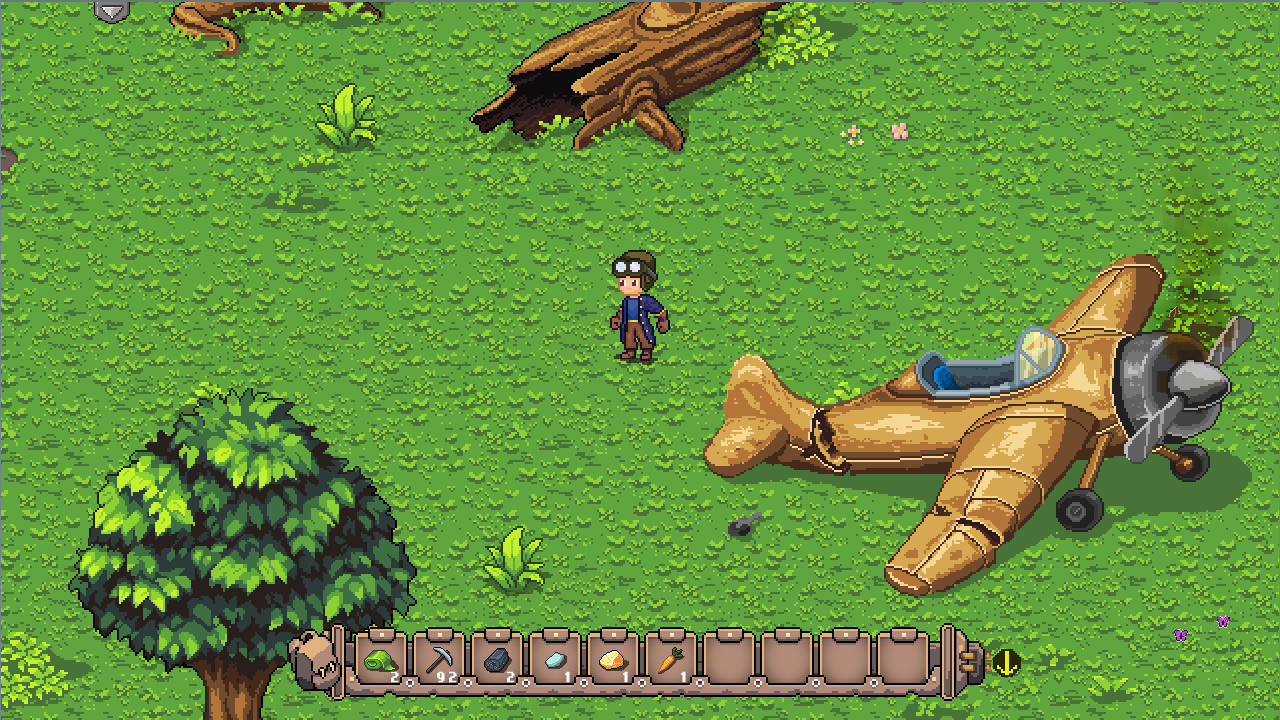Click the gray pointer marker at top of screen

113,10
